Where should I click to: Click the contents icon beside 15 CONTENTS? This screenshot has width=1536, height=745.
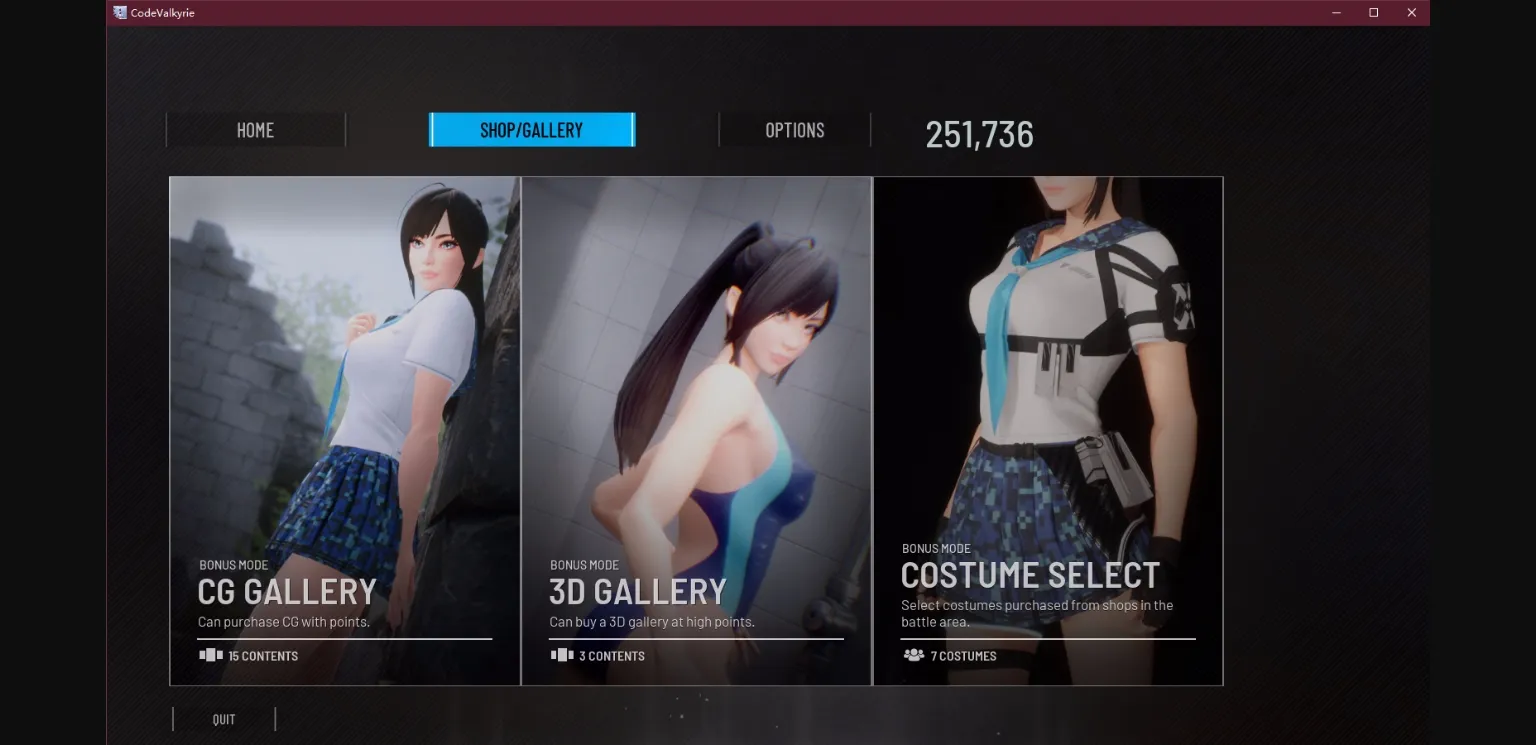coord(210,655)
